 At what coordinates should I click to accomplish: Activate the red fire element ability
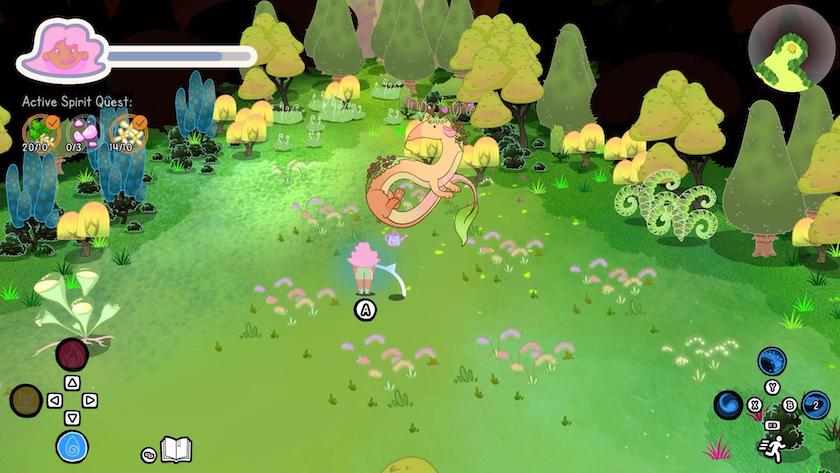(x=72, y=353)
